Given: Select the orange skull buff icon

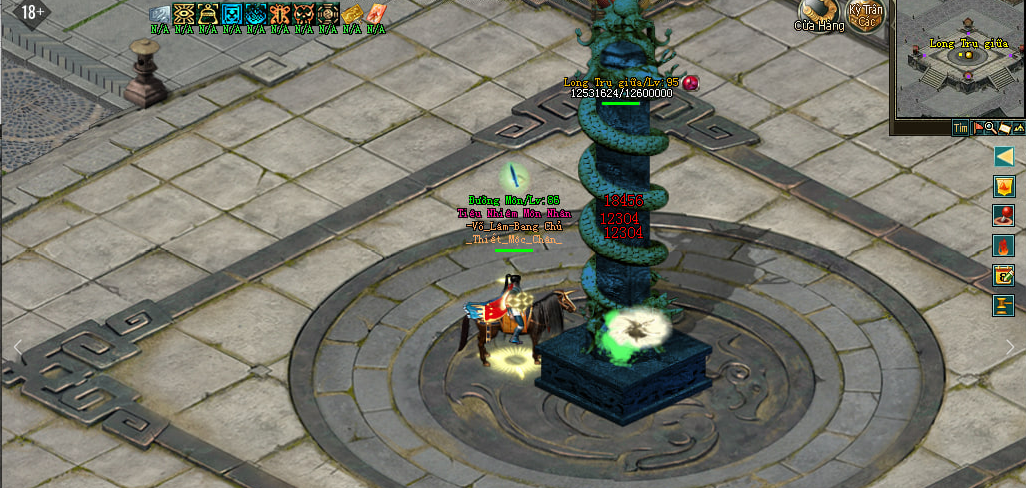Looking at the screenshot, I should [304, 14].
